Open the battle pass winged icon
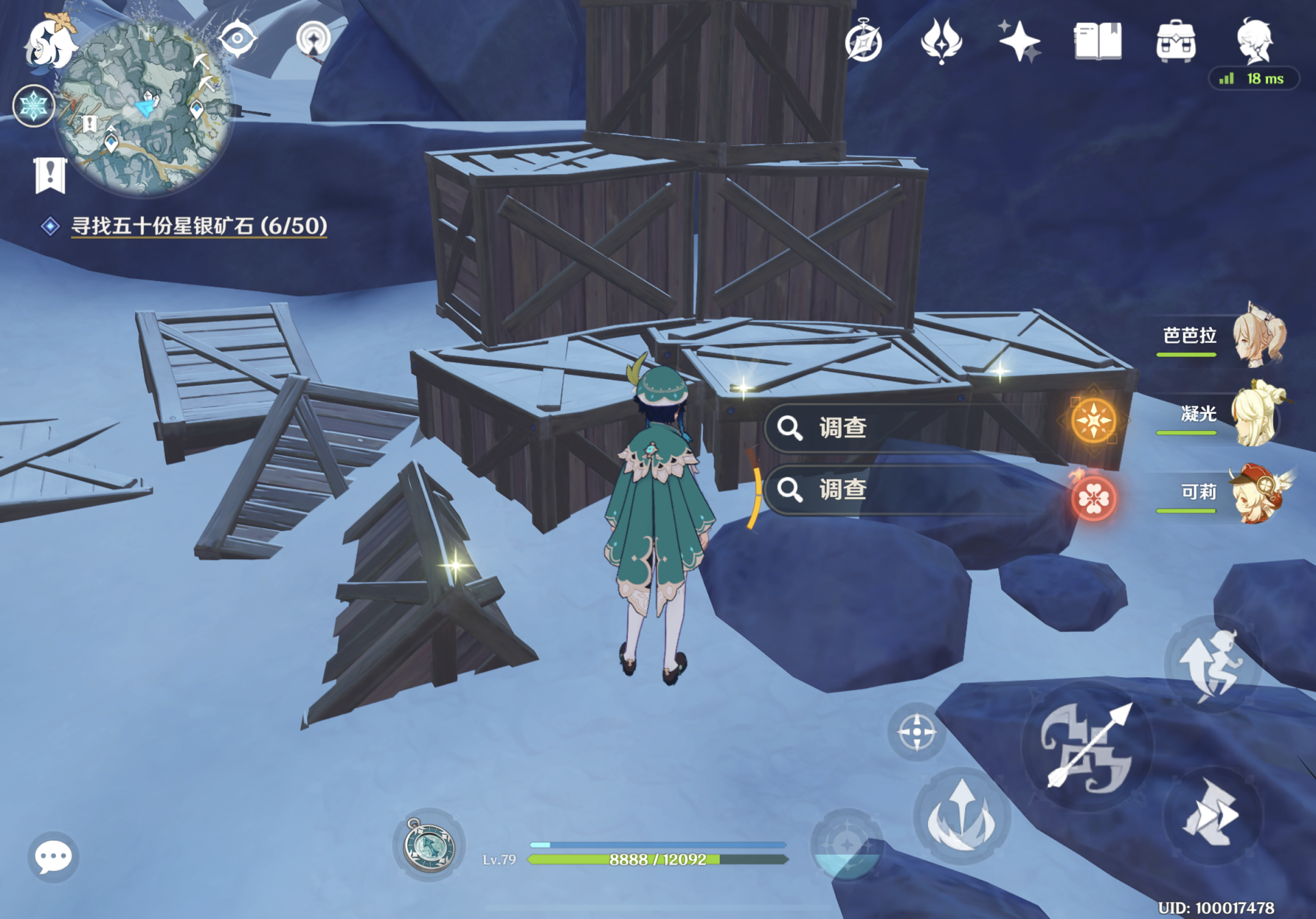Image resolution: width=1316 pixels, height=919 pixels. click(x=941, y=41)
